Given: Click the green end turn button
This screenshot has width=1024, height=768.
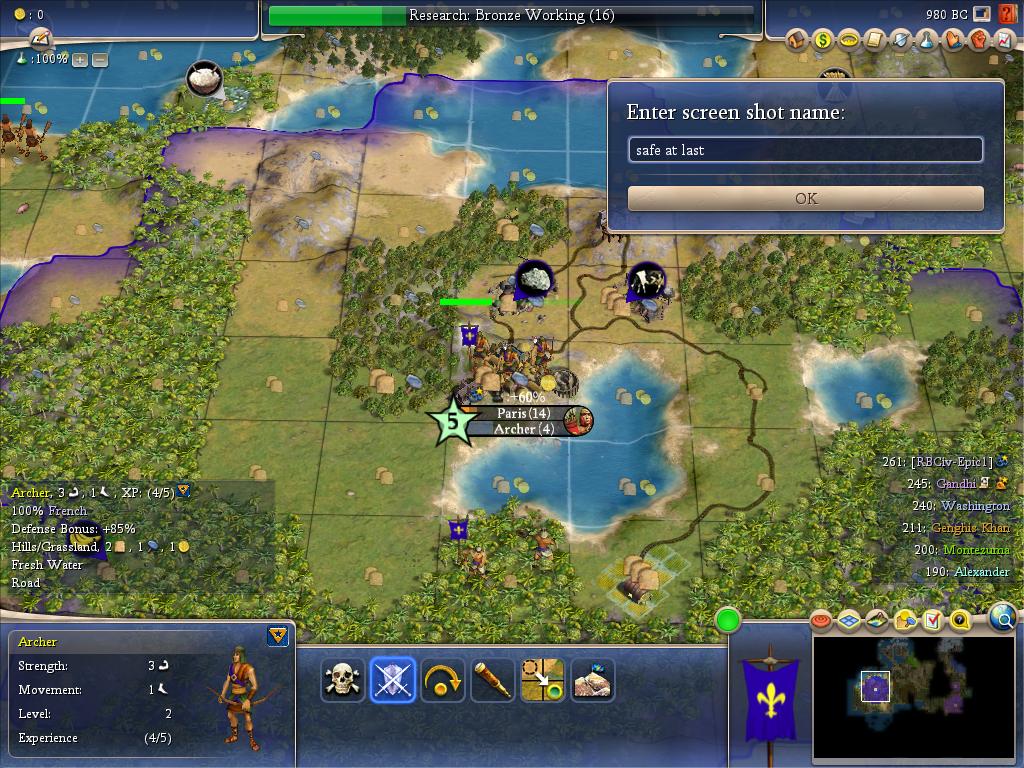Looking at the screenshot, I should 728,620.
